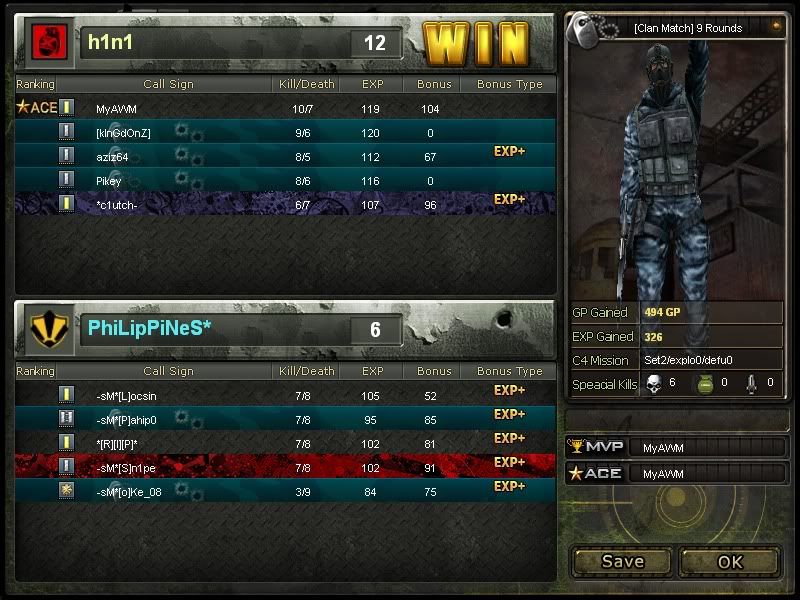The width and height of the screenshot is (800, 600).
Task: Click the PhiLipPiNeS* clan emblem
Action: (x=46, y=329)
